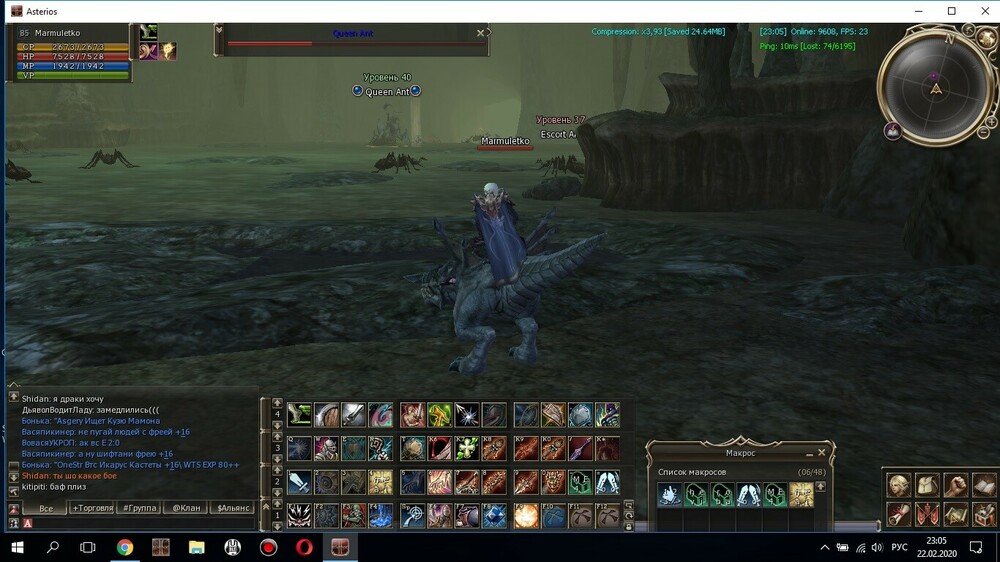The image size is (1000, 562).
Task: Switch chat to the +Торговля tab
Action: point(92,508)
